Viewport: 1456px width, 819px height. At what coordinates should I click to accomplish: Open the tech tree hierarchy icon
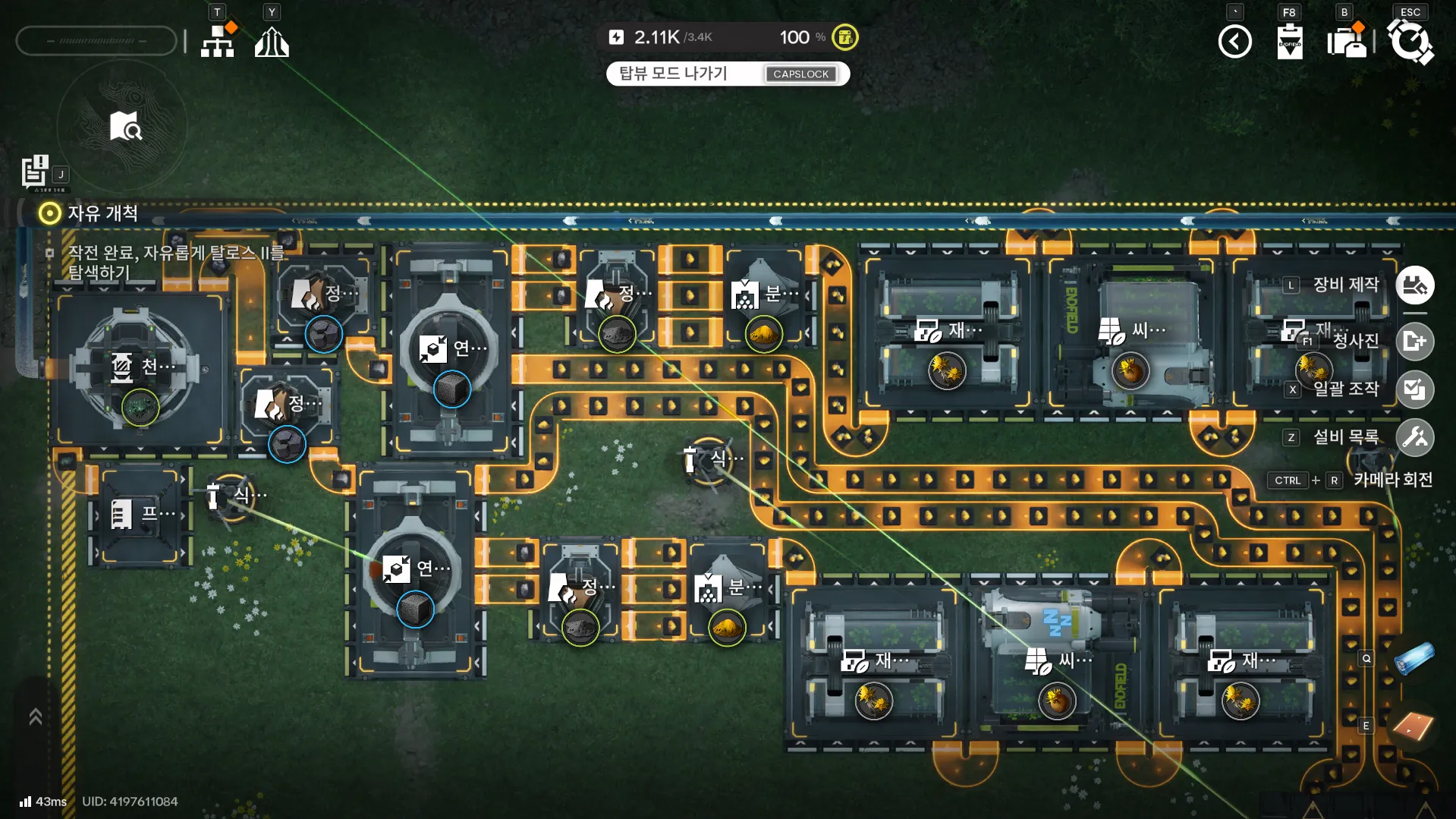pyautogui.click(x=218, y=41)
